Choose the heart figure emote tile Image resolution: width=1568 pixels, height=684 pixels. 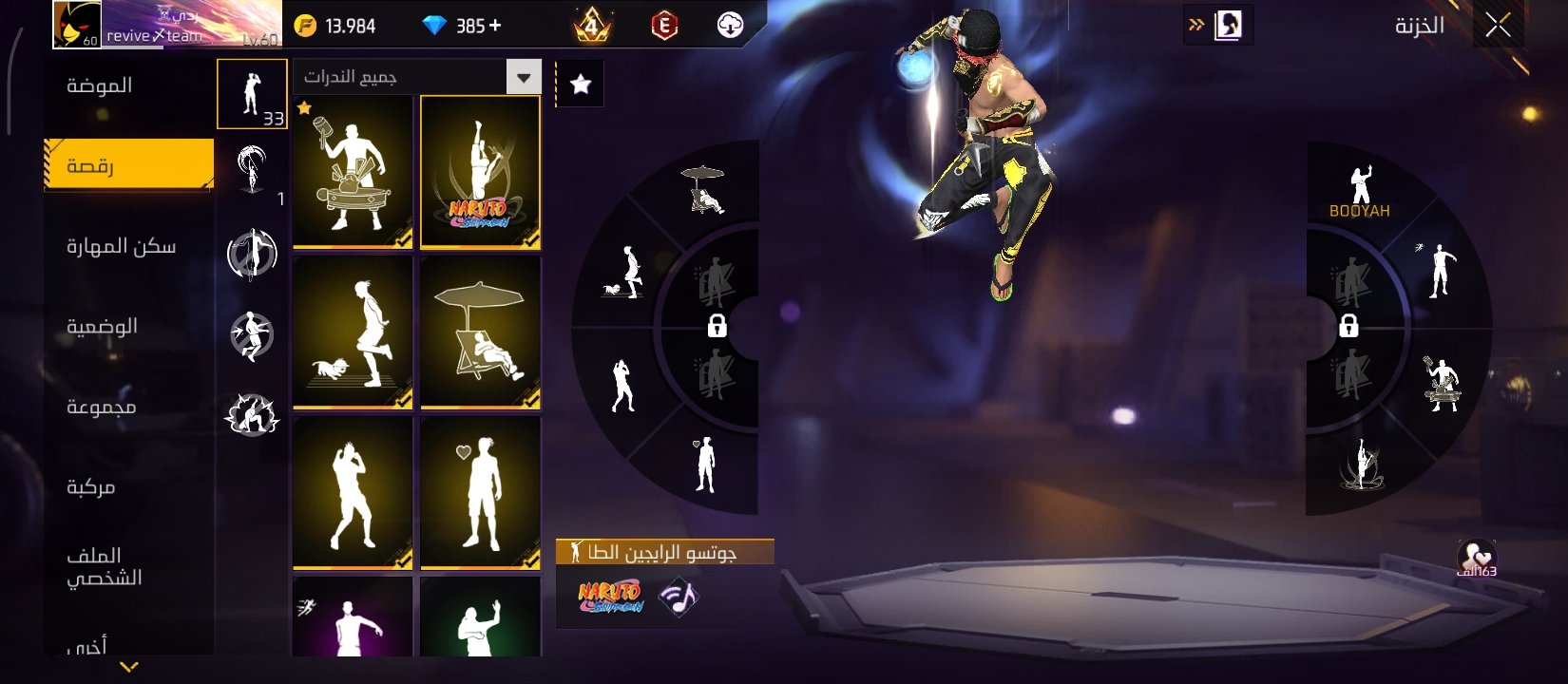pos(480,492)
